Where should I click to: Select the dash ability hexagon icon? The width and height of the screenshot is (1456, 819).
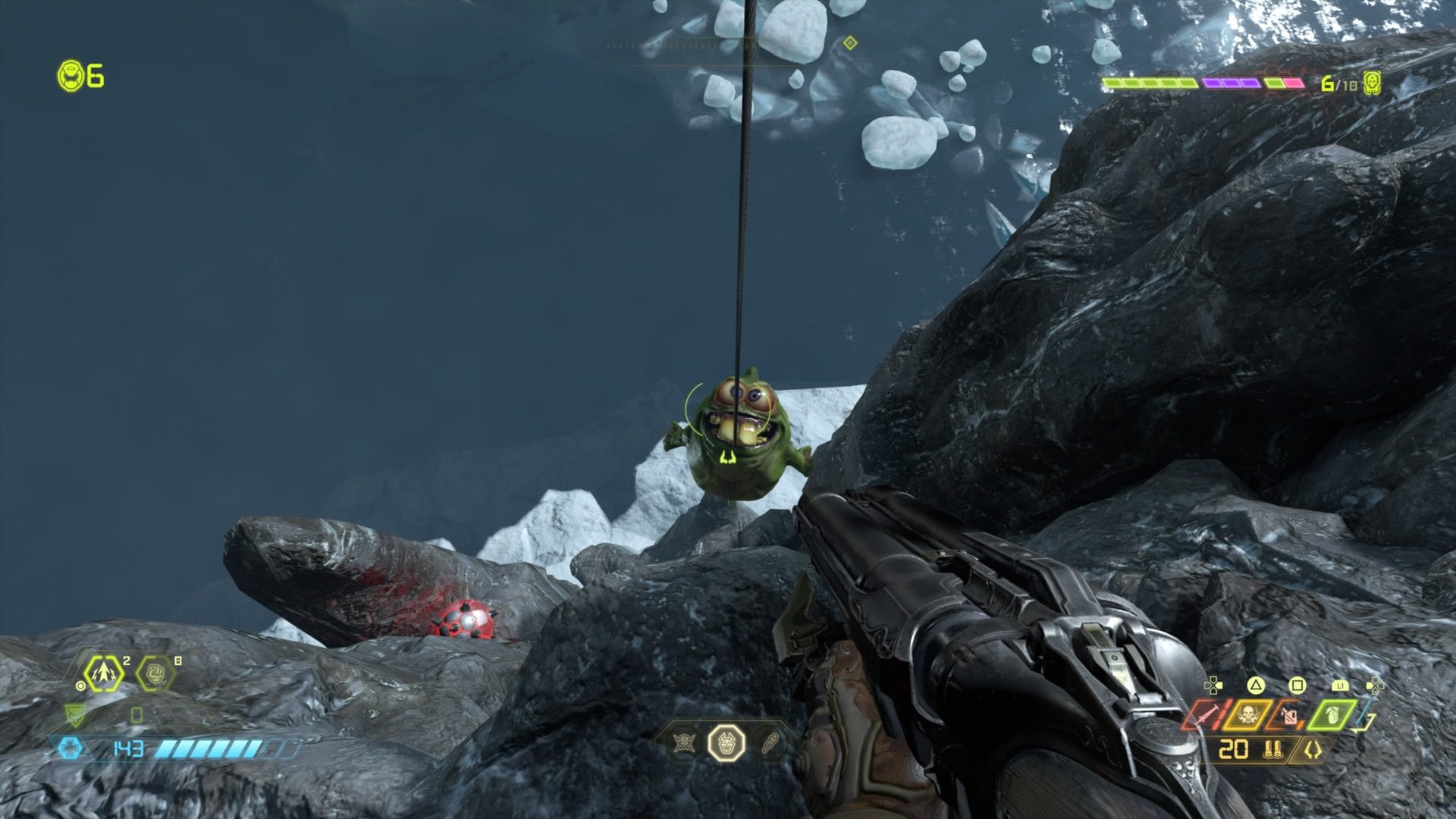click(103, 673)
